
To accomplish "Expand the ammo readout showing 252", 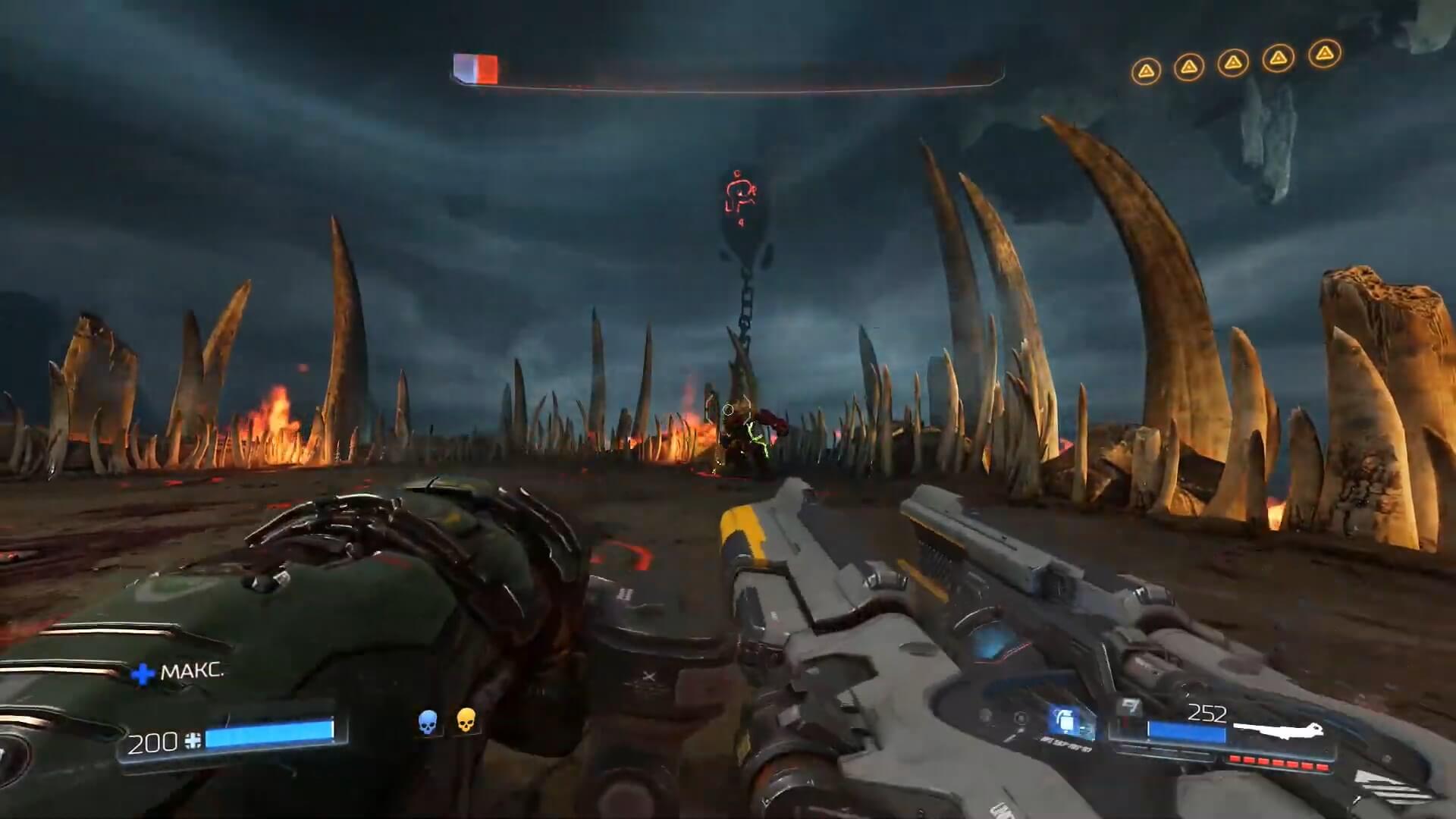I will coord(1208,713).
